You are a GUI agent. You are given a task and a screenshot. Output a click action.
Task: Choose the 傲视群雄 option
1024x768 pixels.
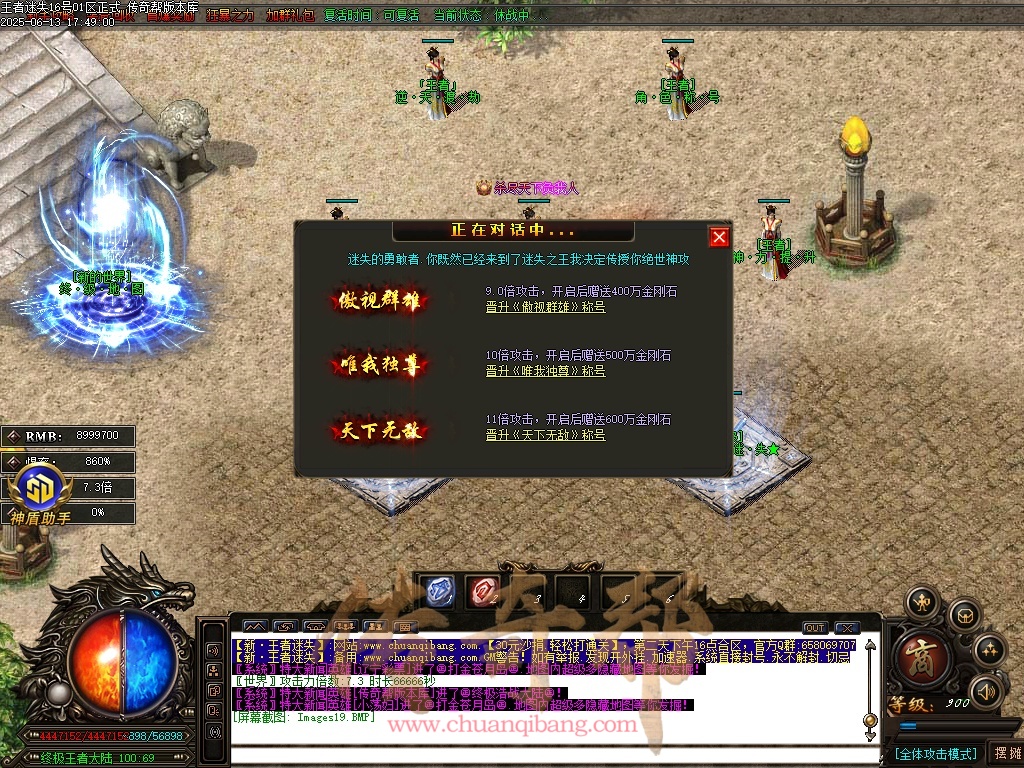[x=380, y=300]
